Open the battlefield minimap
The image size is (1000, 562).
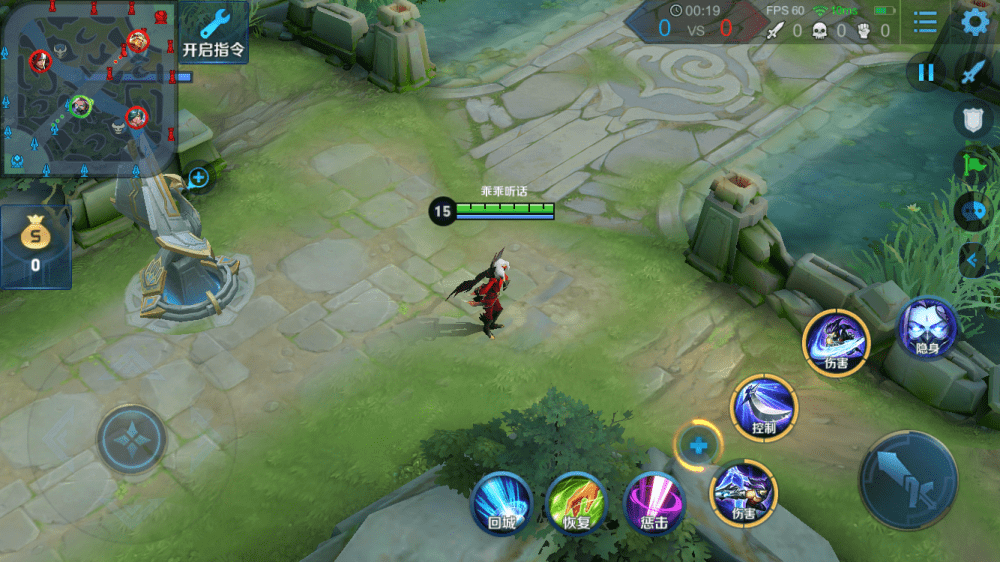coord(88,88)
